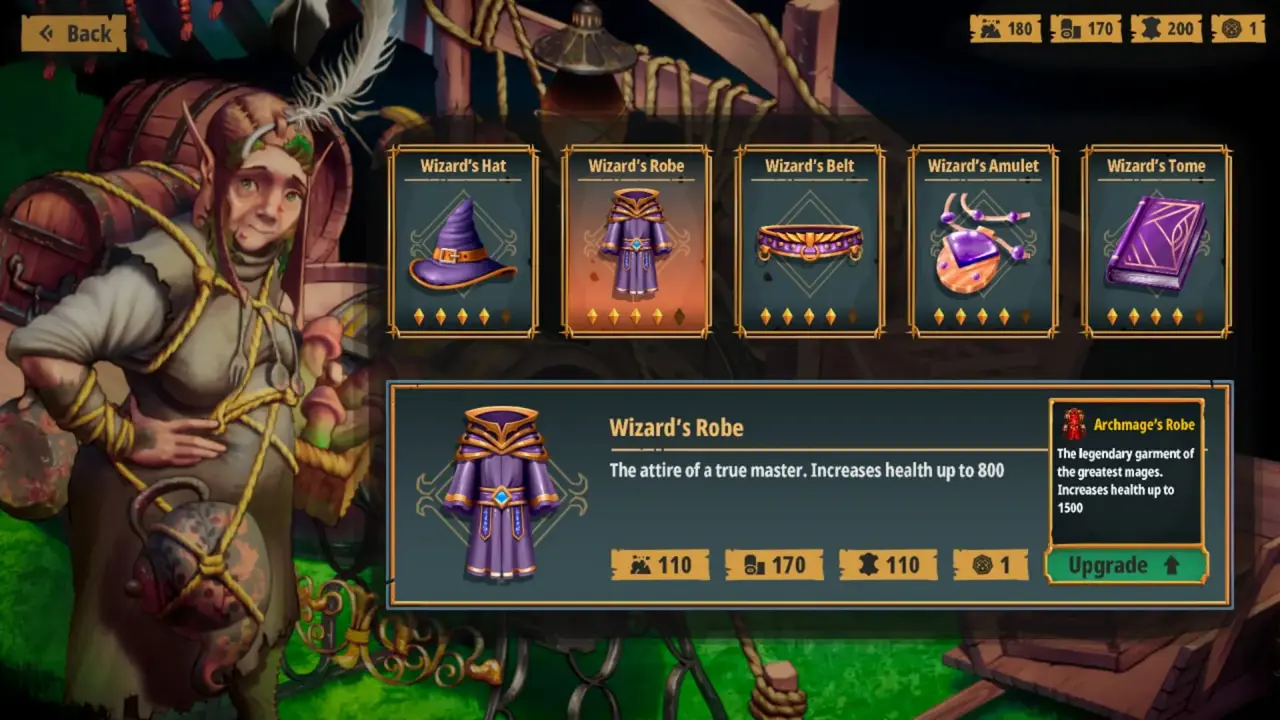The height and width of the screenshot is (720, 1280).
Task: Select the Wizard's Amulet card
Action: coord(983,242)
